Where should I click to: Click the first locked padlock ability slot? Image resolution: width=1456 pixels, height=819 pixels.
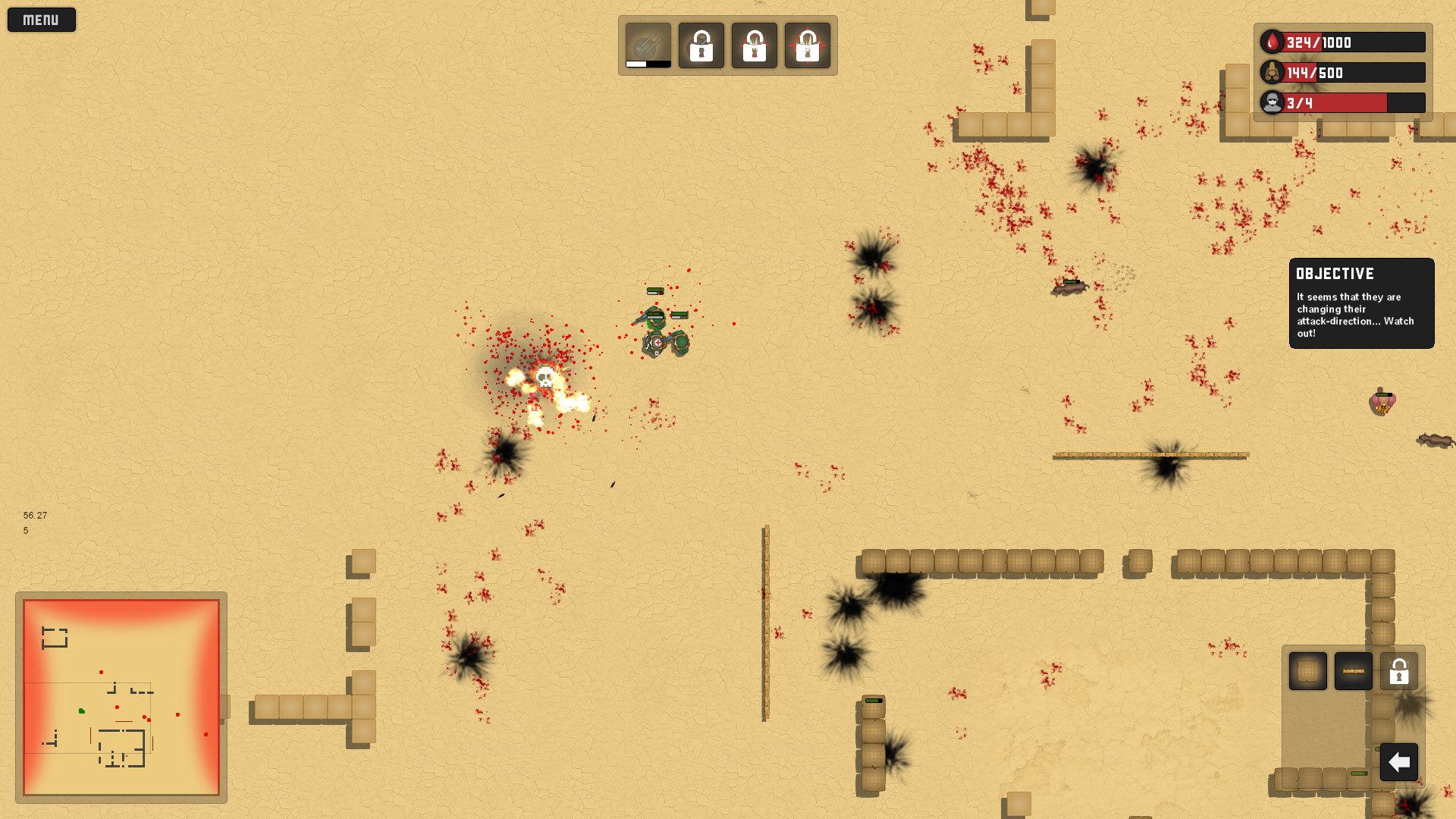(701, 45)
